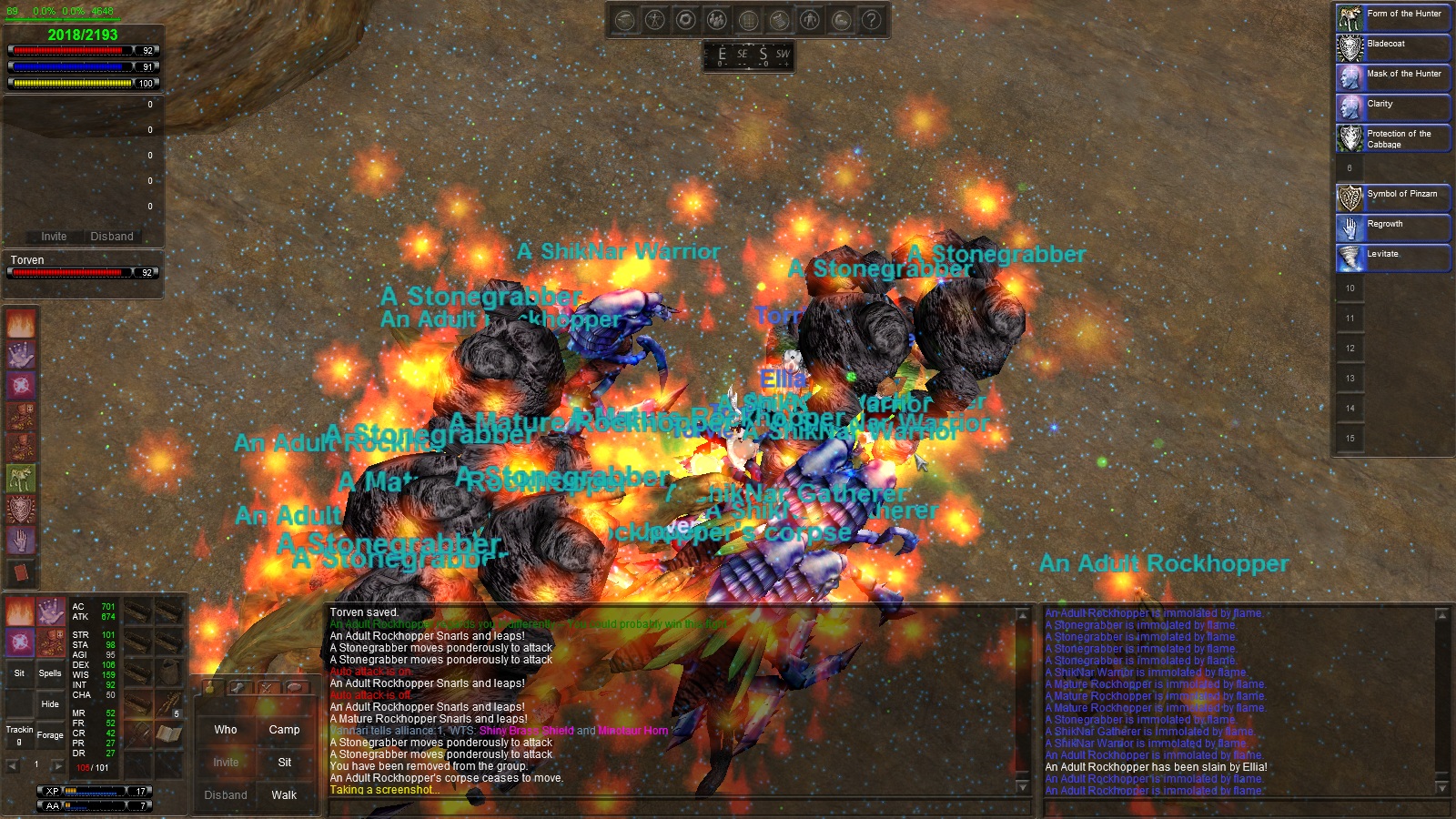Select the Form of the Hunter buff
Screen dimensions: 1456x819
1393,17
